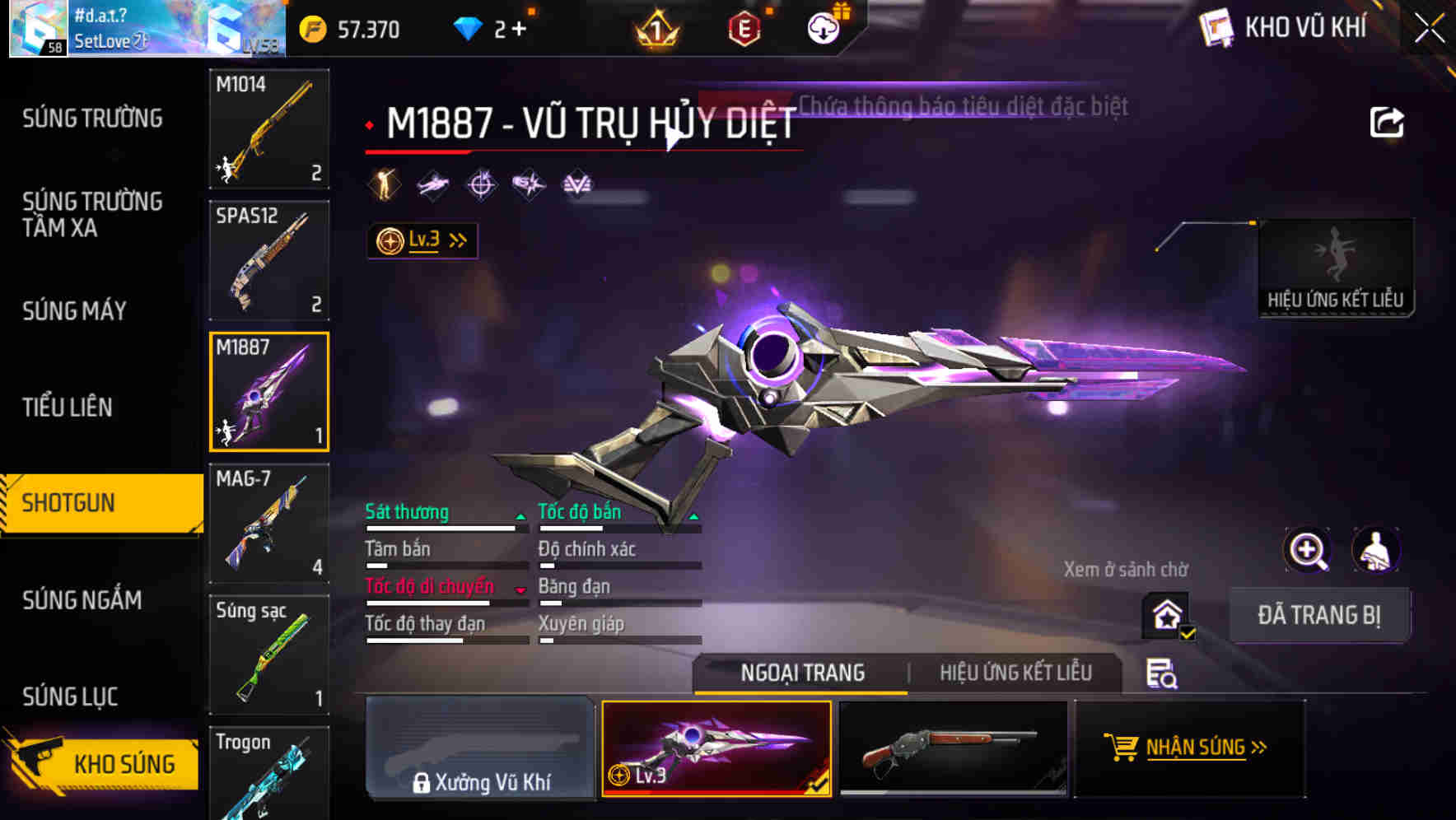This screenshot has width=1456, height=820.
Task: Select the golden kill pose emblem icon
Action: [384, 184]
